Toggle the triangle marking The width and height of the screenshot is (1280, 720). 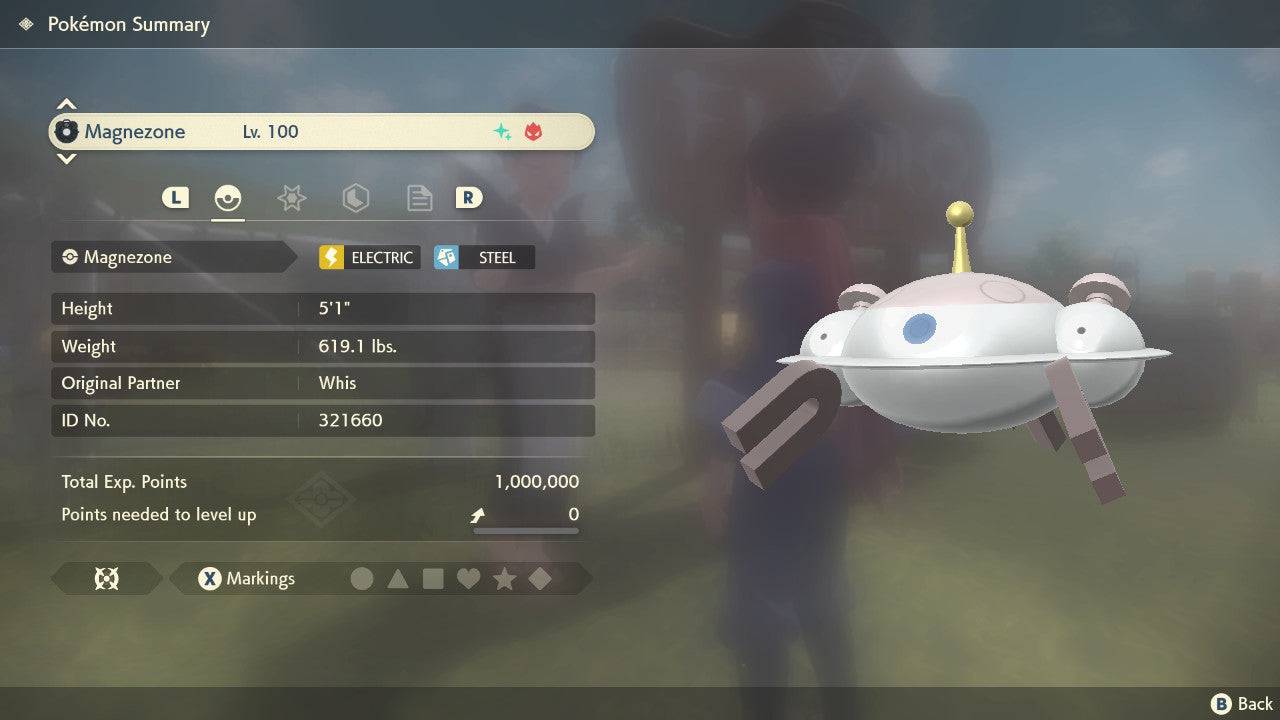398,578
